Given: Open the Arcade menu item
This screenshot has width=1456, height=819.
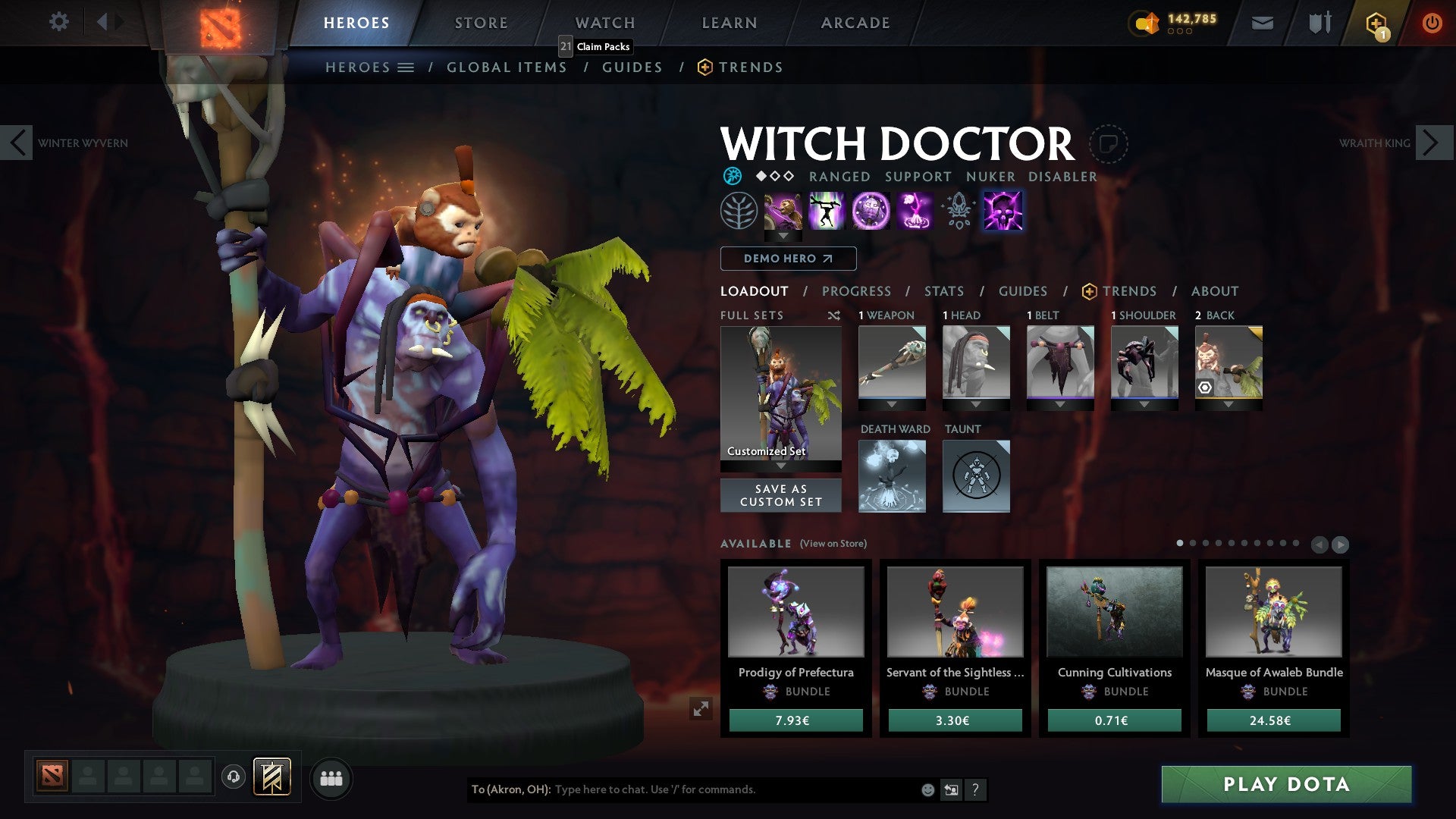Looking at the screenshot, I should pyautogui.click(x=855, y=22).
